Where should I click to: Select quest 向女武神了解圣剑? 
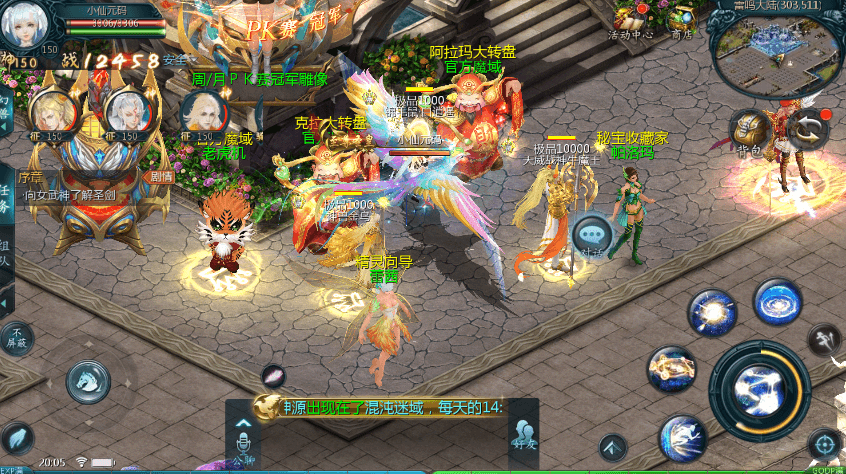70,195
